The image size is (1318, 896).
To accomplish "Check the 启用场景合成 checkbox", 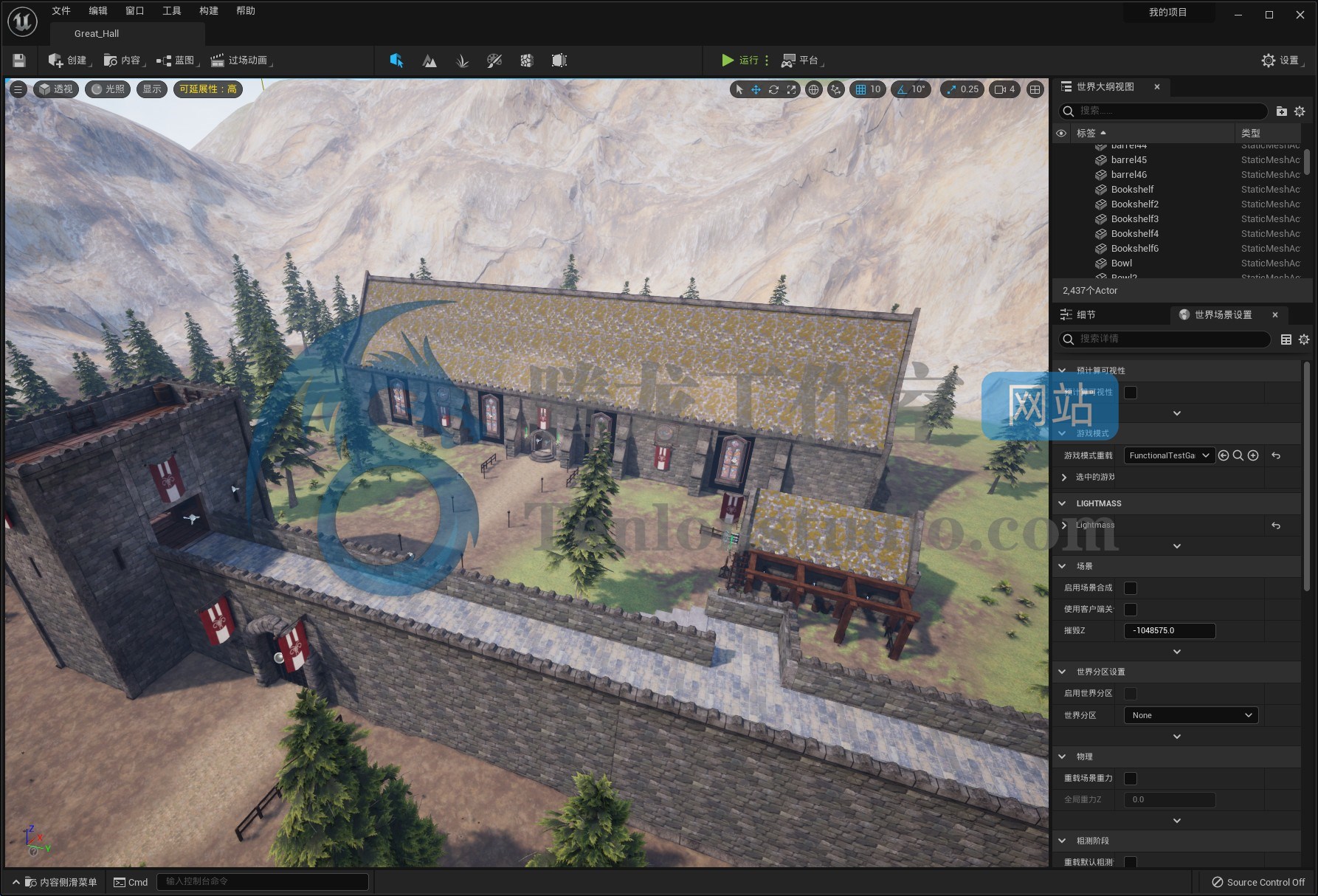I will point(1130,587).
